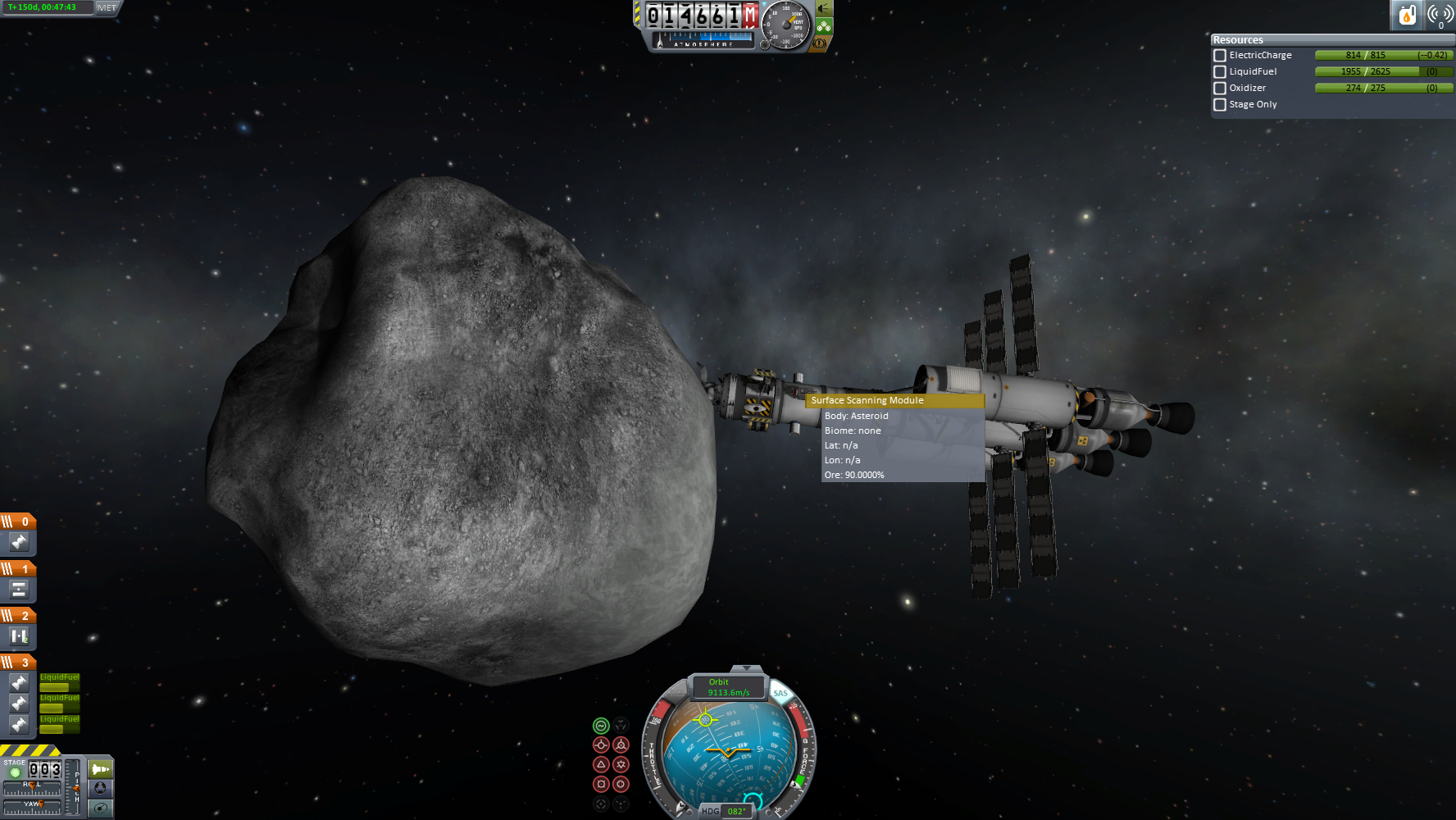Screen dimensions: 1456x820
Task: Toggle the resources panel fuel-drop icon
Action: pyautogui.click(x=1407, y=15)
